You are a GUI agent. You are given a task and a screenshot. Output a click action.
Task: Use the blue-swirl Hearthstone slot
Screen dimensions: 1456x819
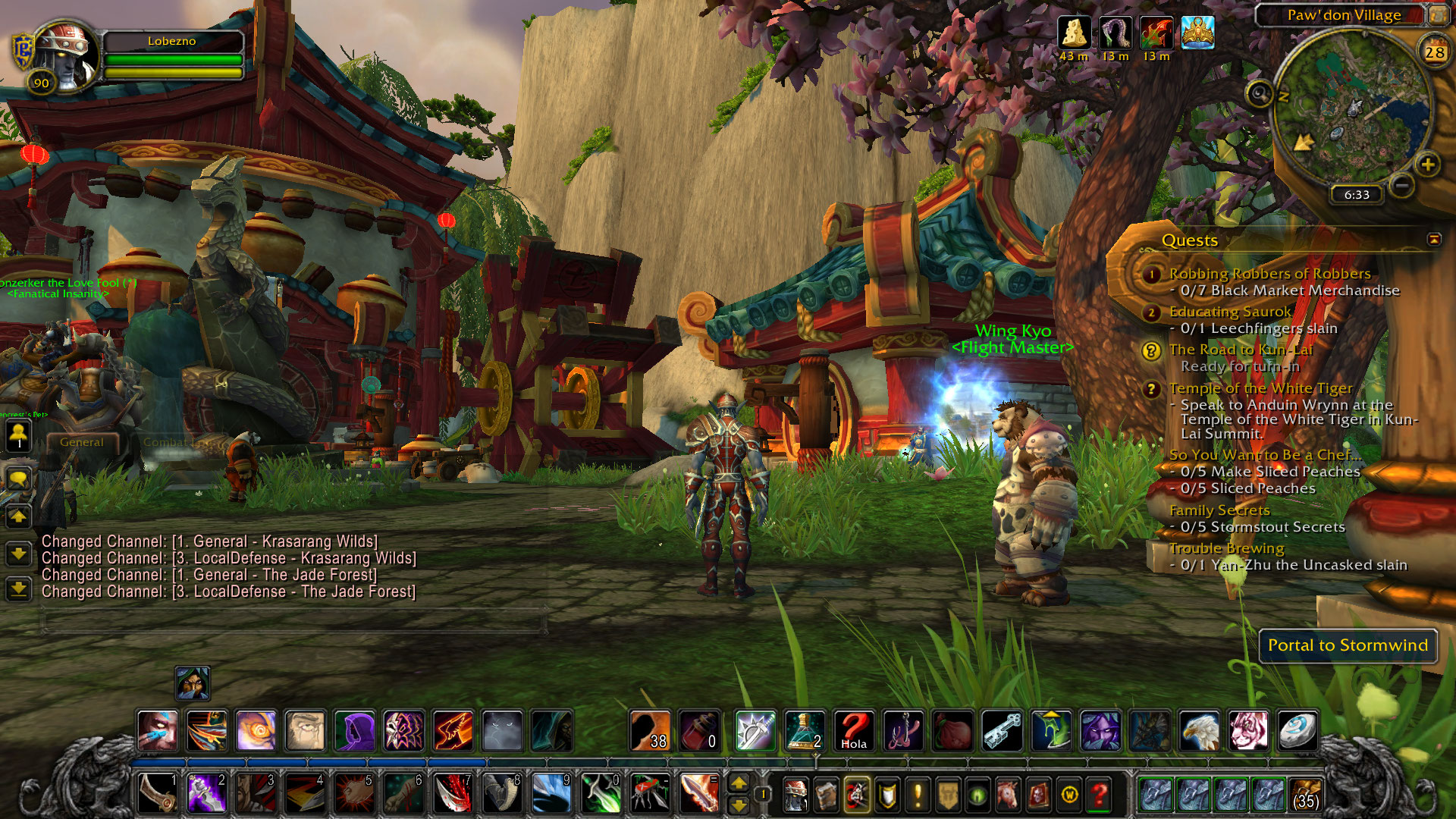click(1298, 731)
